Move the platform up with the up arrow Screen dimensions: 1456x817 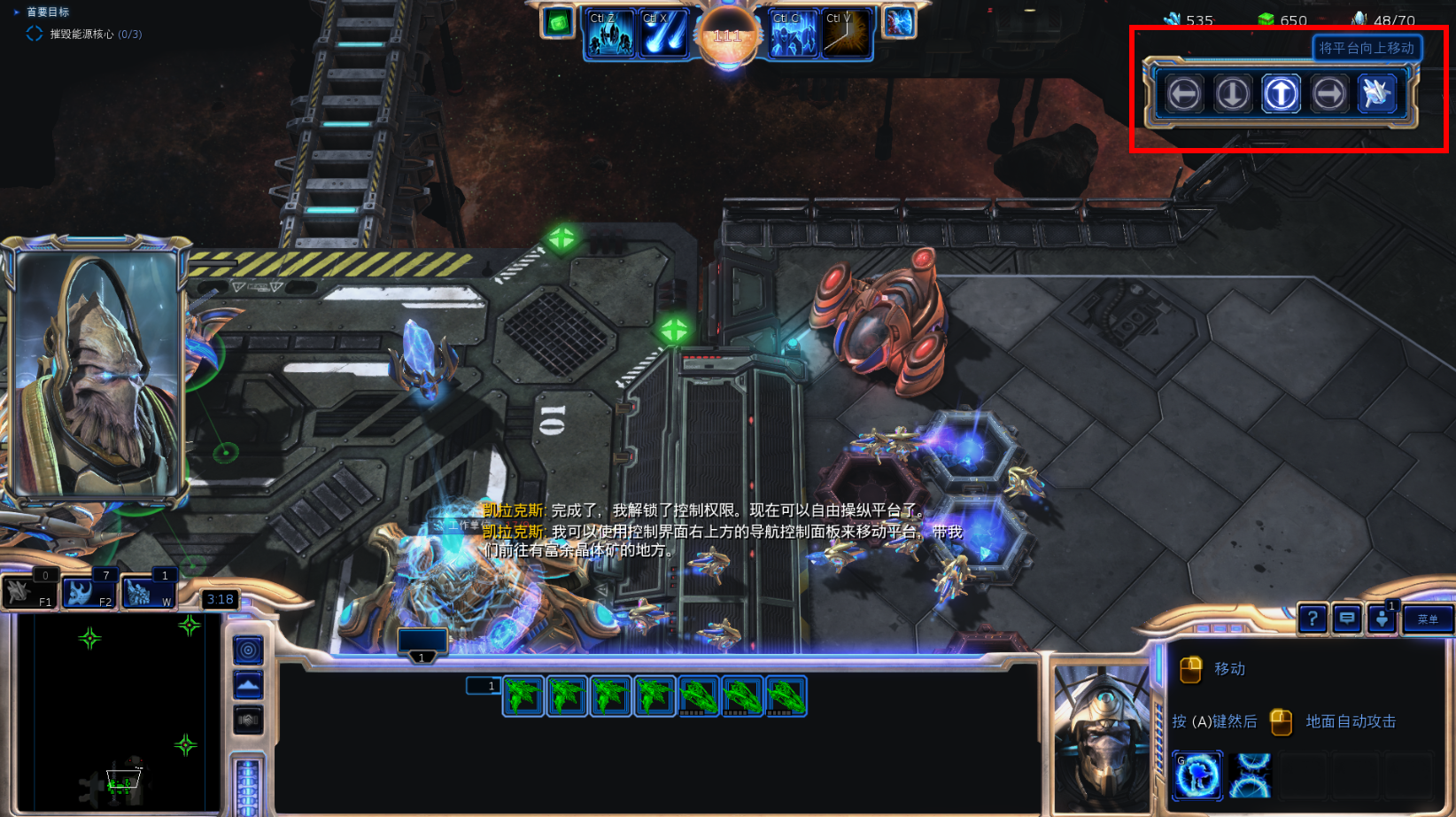1281,93
